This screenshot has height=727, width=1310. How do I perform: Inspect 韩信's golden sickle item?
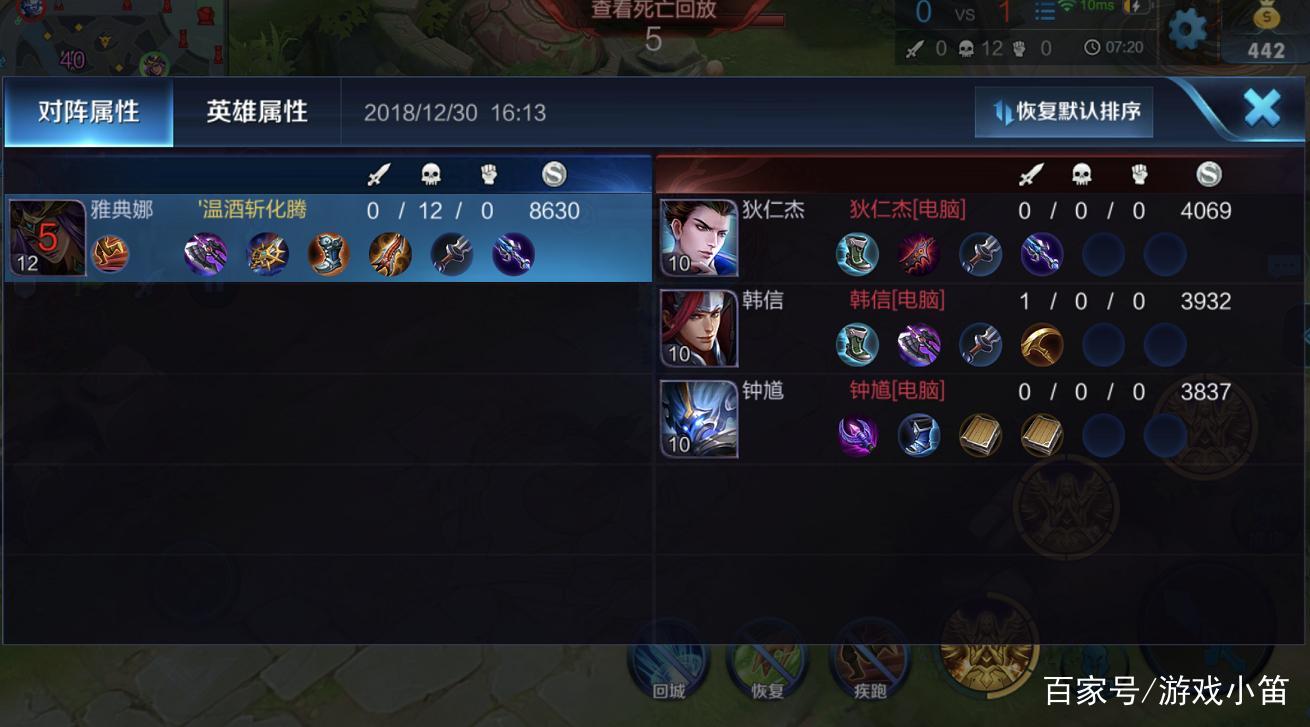point(1041,345)
